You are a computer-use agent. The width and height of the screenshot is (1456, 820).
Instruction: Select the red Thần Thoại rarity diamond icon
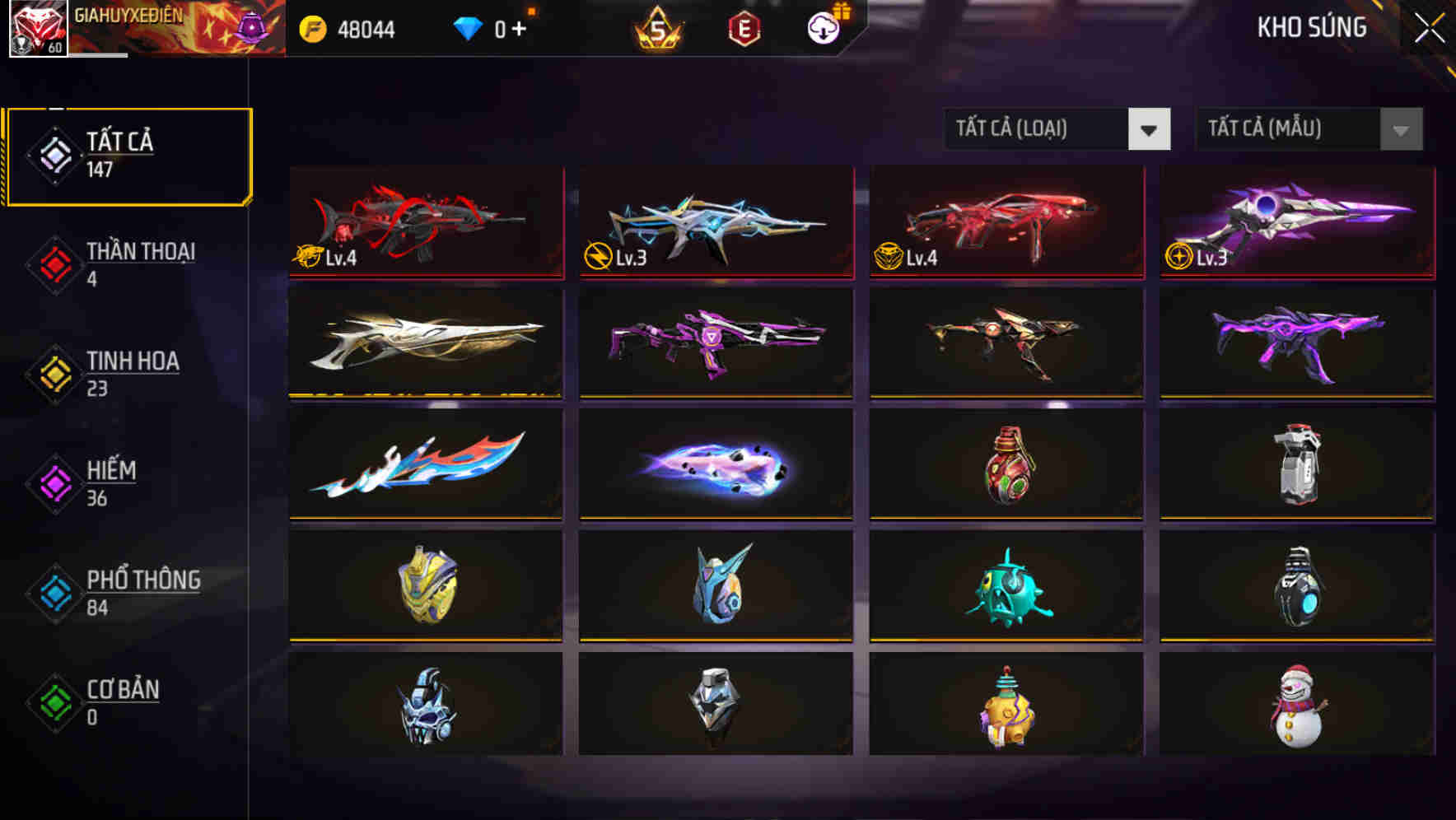pos(53,263)
